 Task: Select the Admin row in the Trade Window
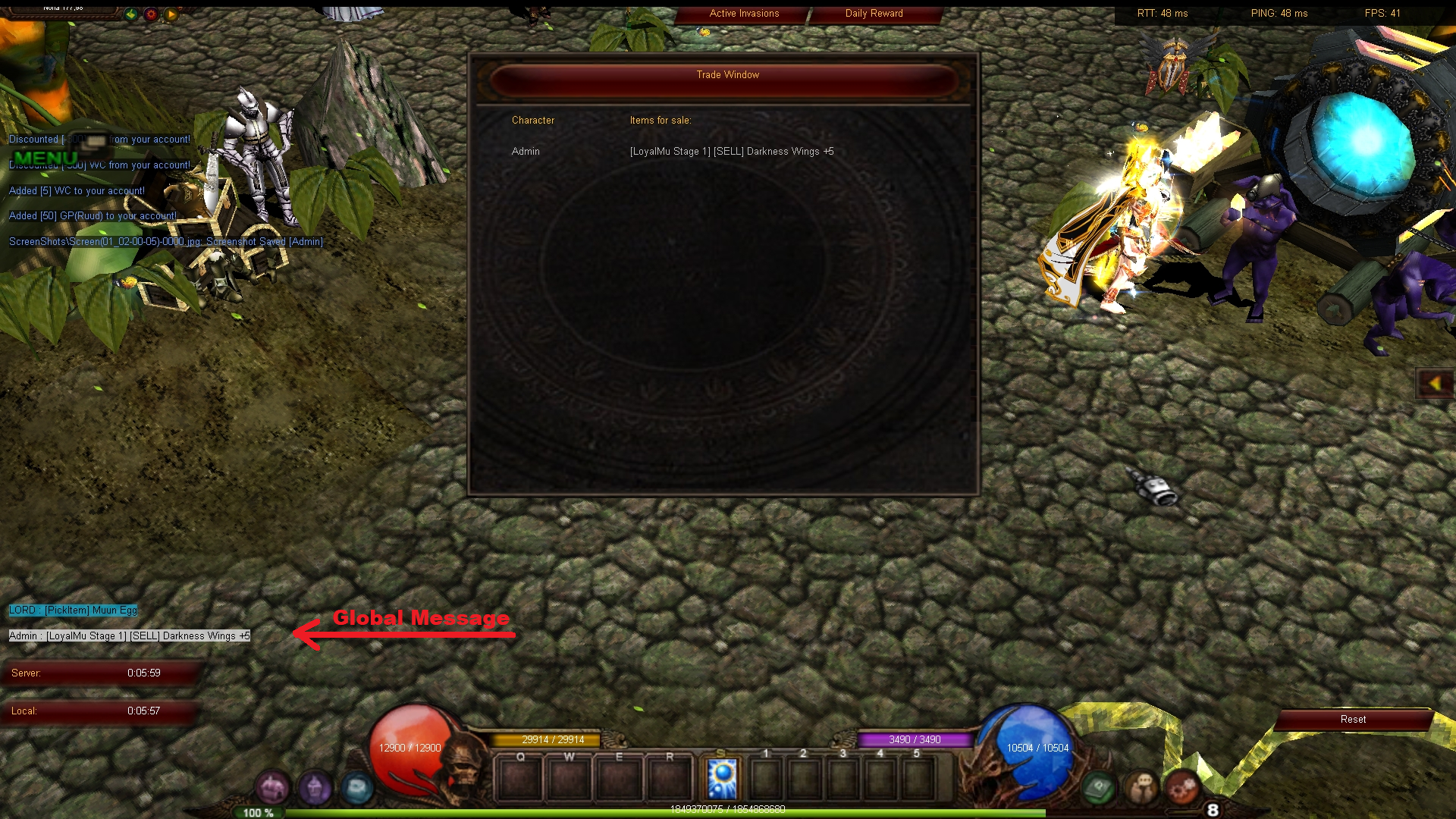coord(526,152)
